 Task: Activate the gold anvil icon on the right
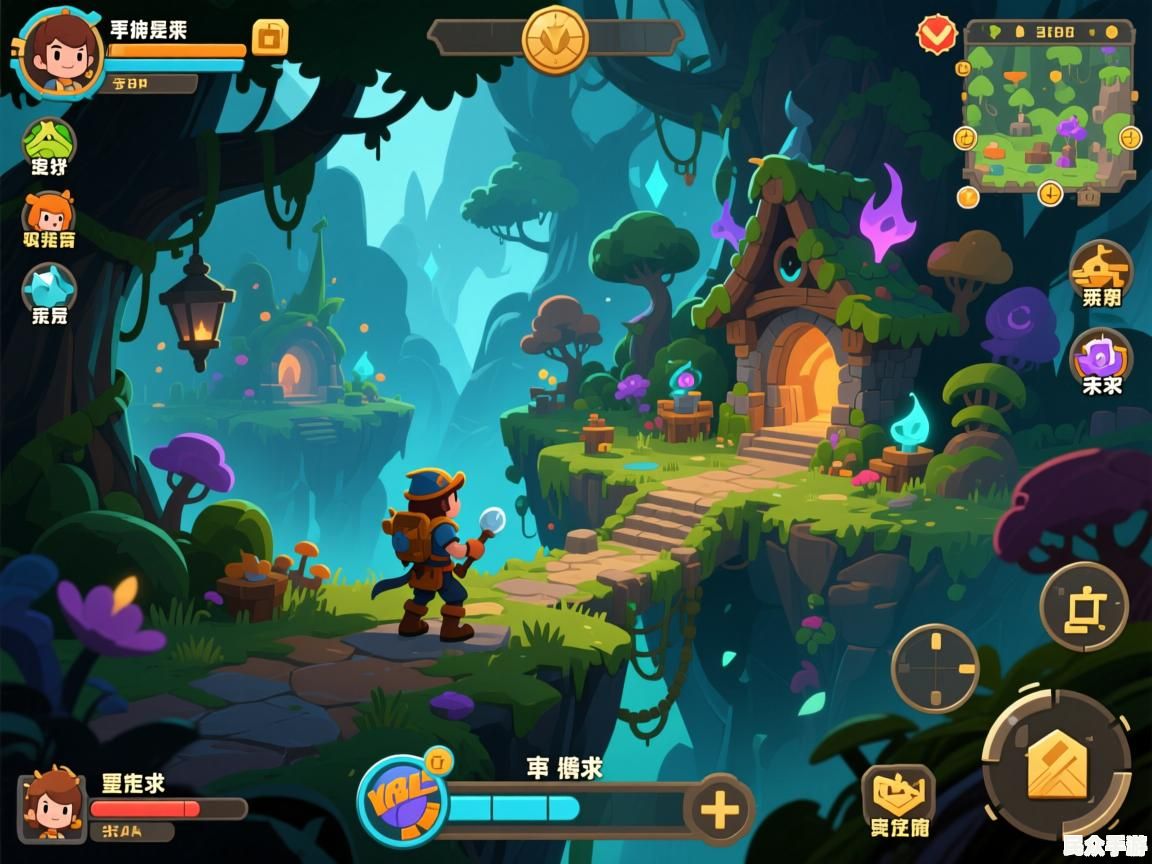(1100, 268)
